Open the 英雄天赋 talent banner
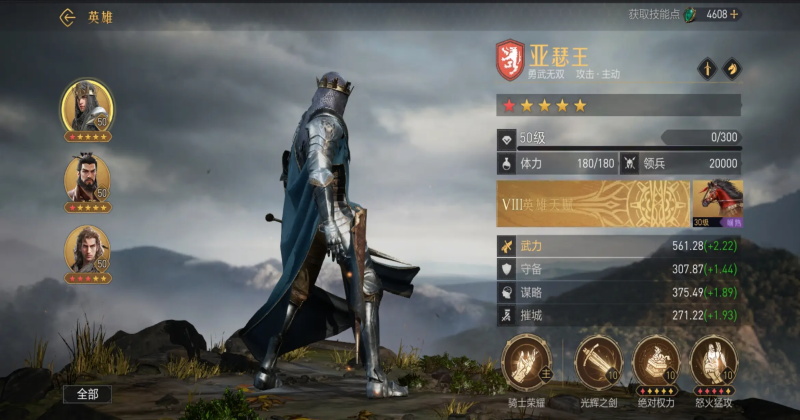Image resolution: width=800 pixels, height=420 pixels. click(592, 204)
